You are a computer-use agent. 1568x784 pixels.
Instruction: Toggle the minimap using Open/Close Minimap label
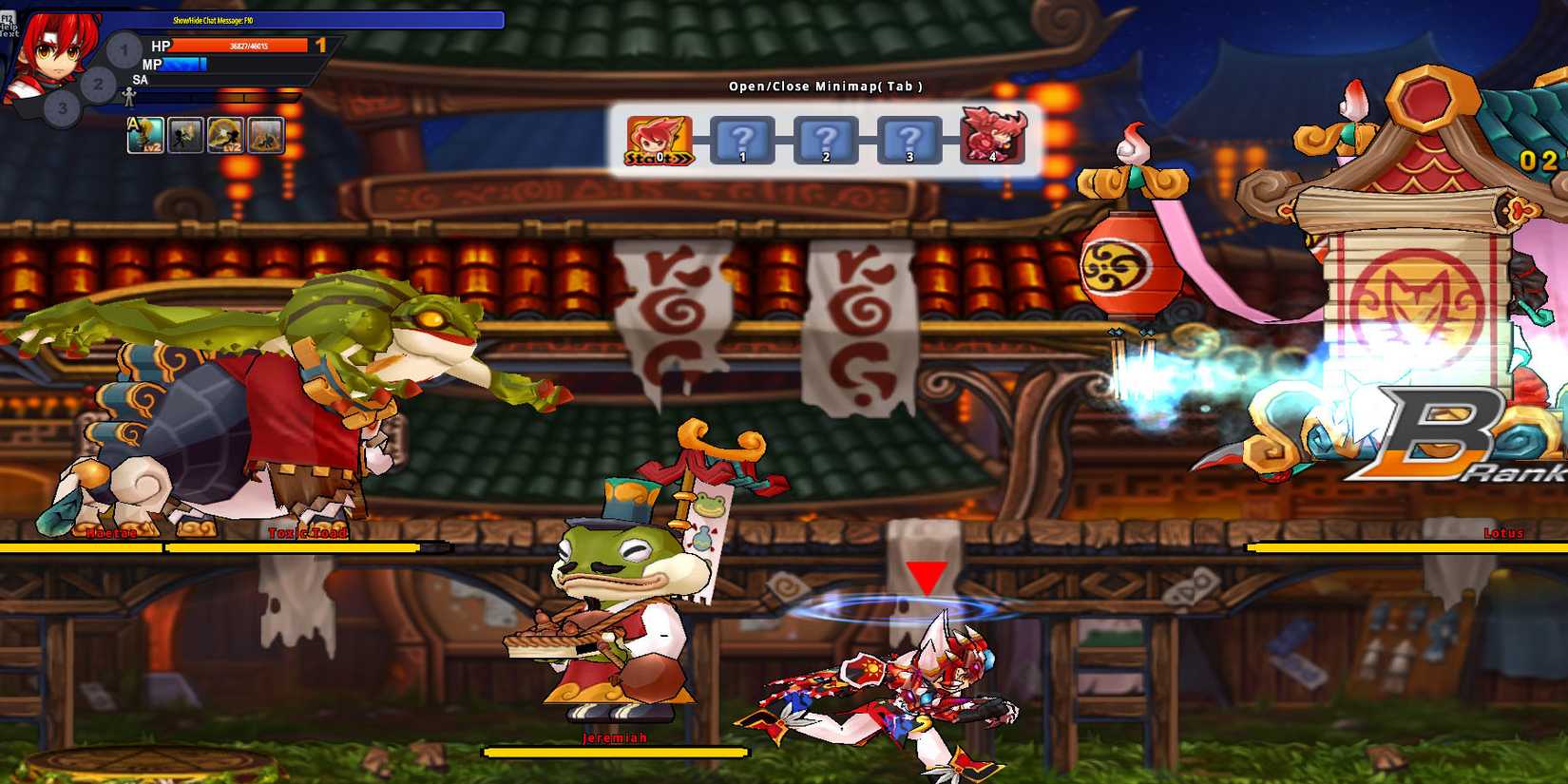pos(825,86)
